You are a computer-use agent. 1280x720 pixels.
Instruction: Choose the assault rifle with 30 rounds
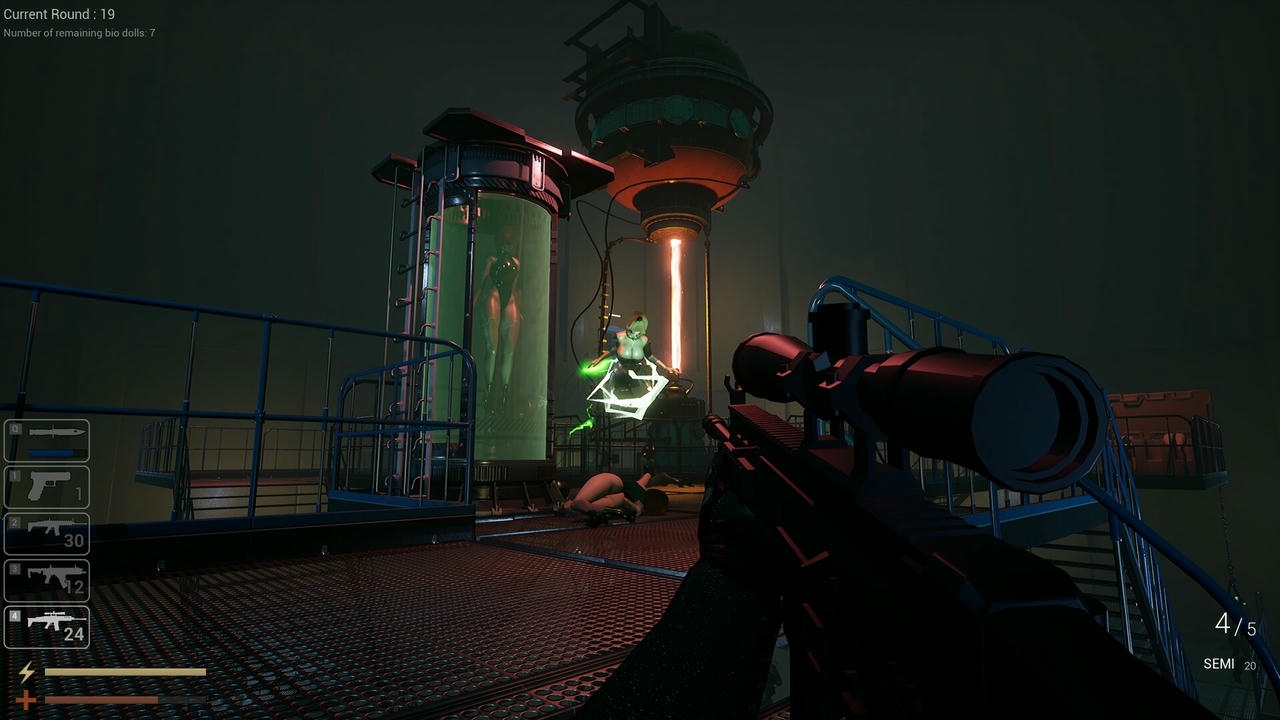(47, 533)
